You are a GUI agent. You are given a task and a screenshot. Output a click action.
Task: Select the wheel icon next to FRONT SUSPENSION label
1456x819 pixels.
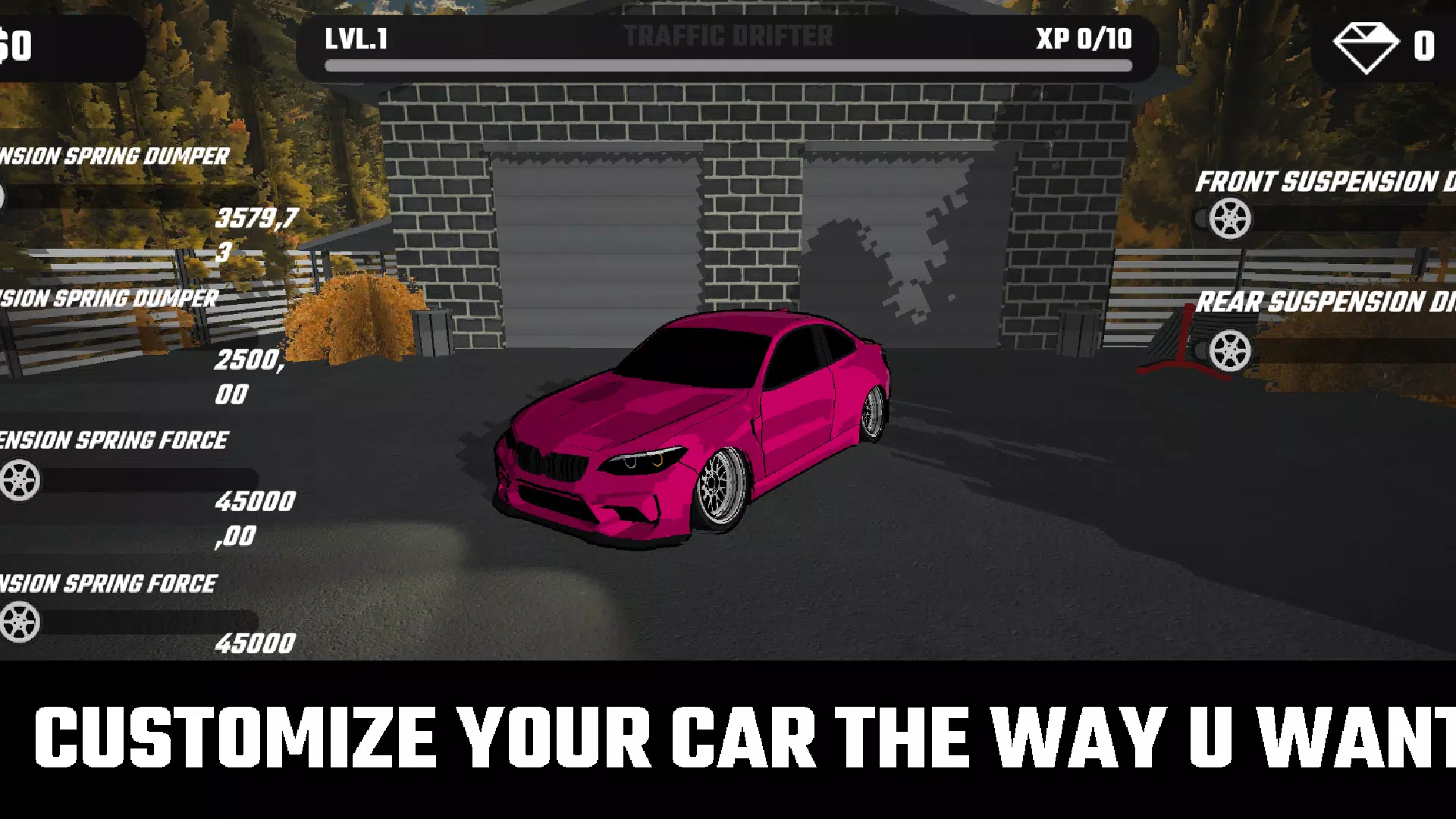click(x=1231, y=218)
